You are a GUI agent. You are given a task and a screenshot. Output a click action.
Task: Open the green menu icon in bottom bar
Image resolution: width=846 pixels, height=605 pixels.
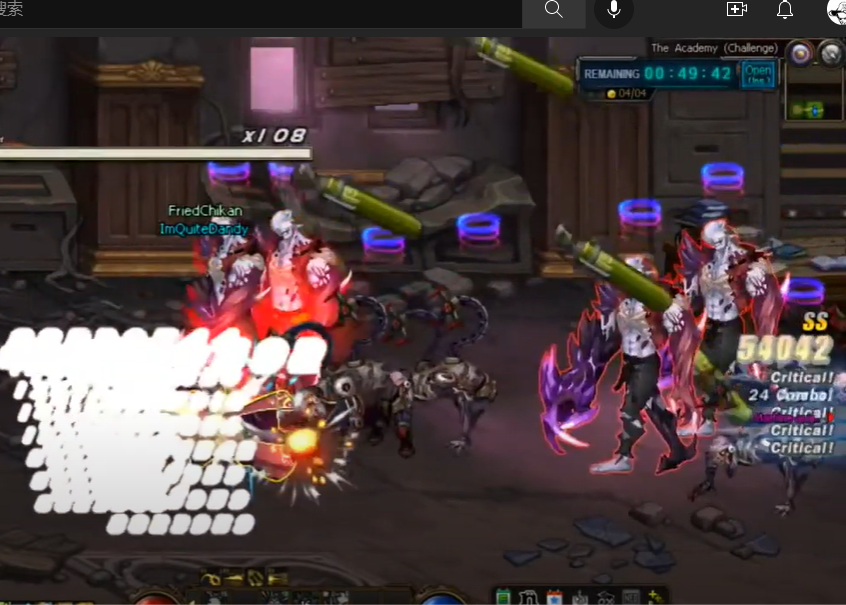(x=503, y=597)
